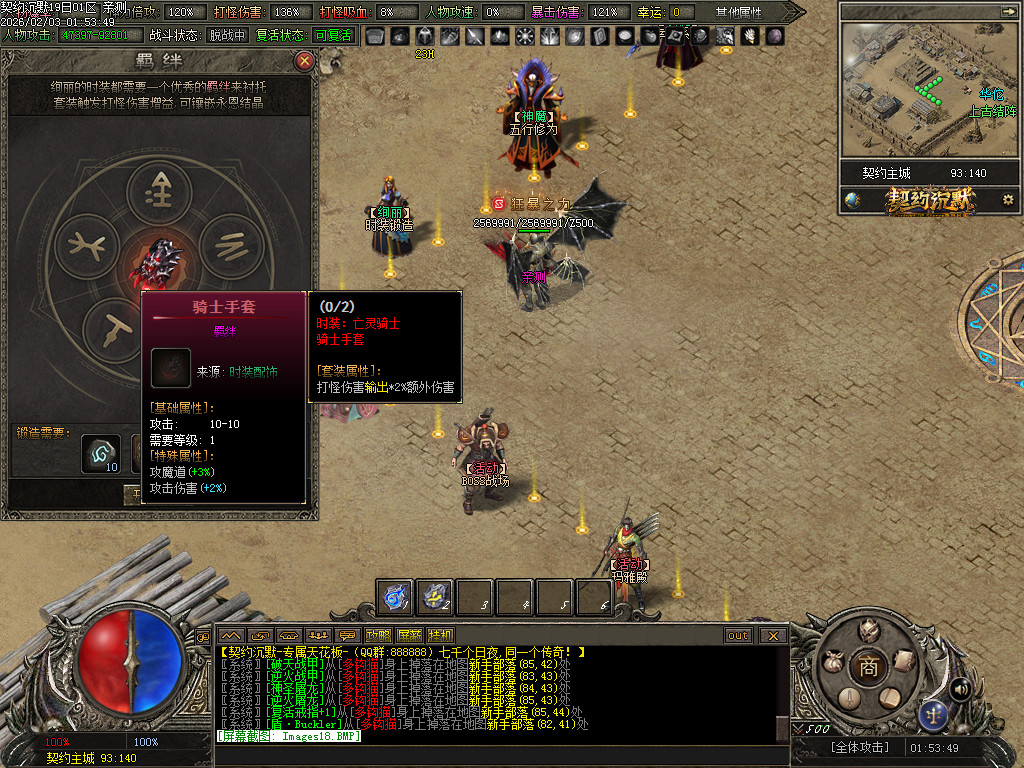
Task: Open the 攻略 guide chat tab
Action: click(378, 635)
